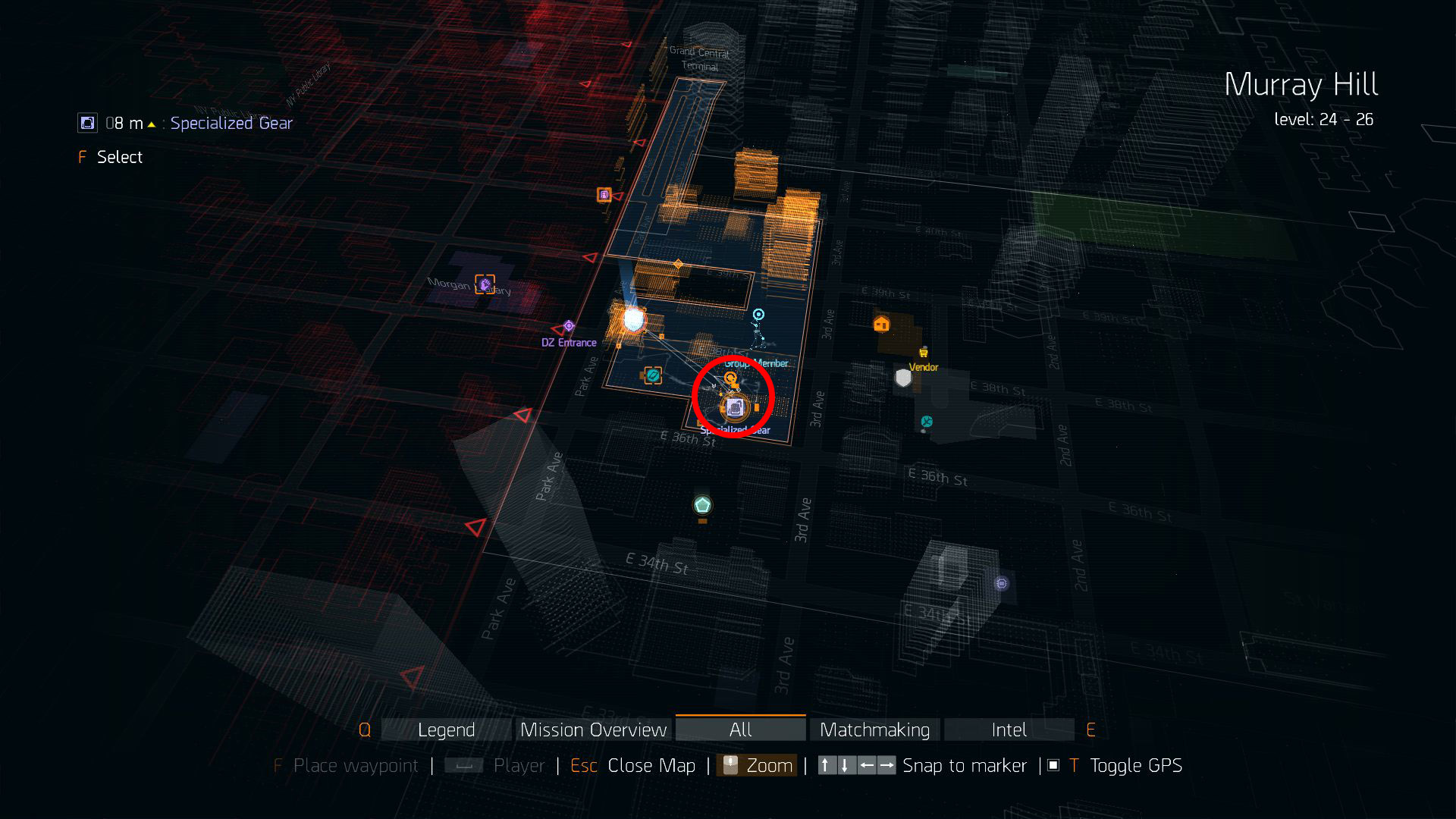Select the orange marker by Grand Central Terminal
This screenshot has width=1456, height=819.
[x=604, y=195]
